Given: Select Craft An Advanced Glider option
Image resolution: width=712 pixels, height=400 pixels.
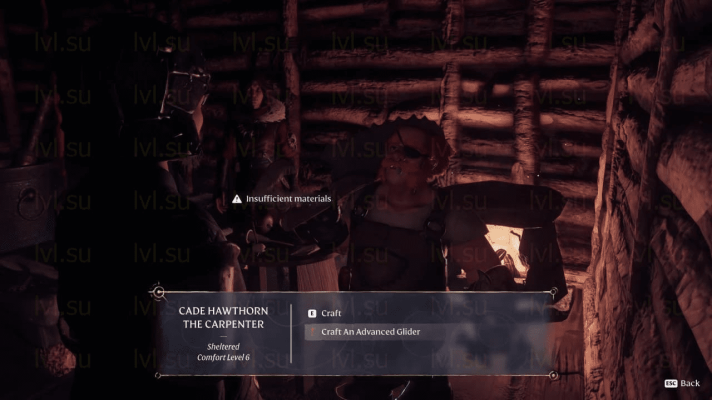Looking at the screenshot, I should click(371, 332).
